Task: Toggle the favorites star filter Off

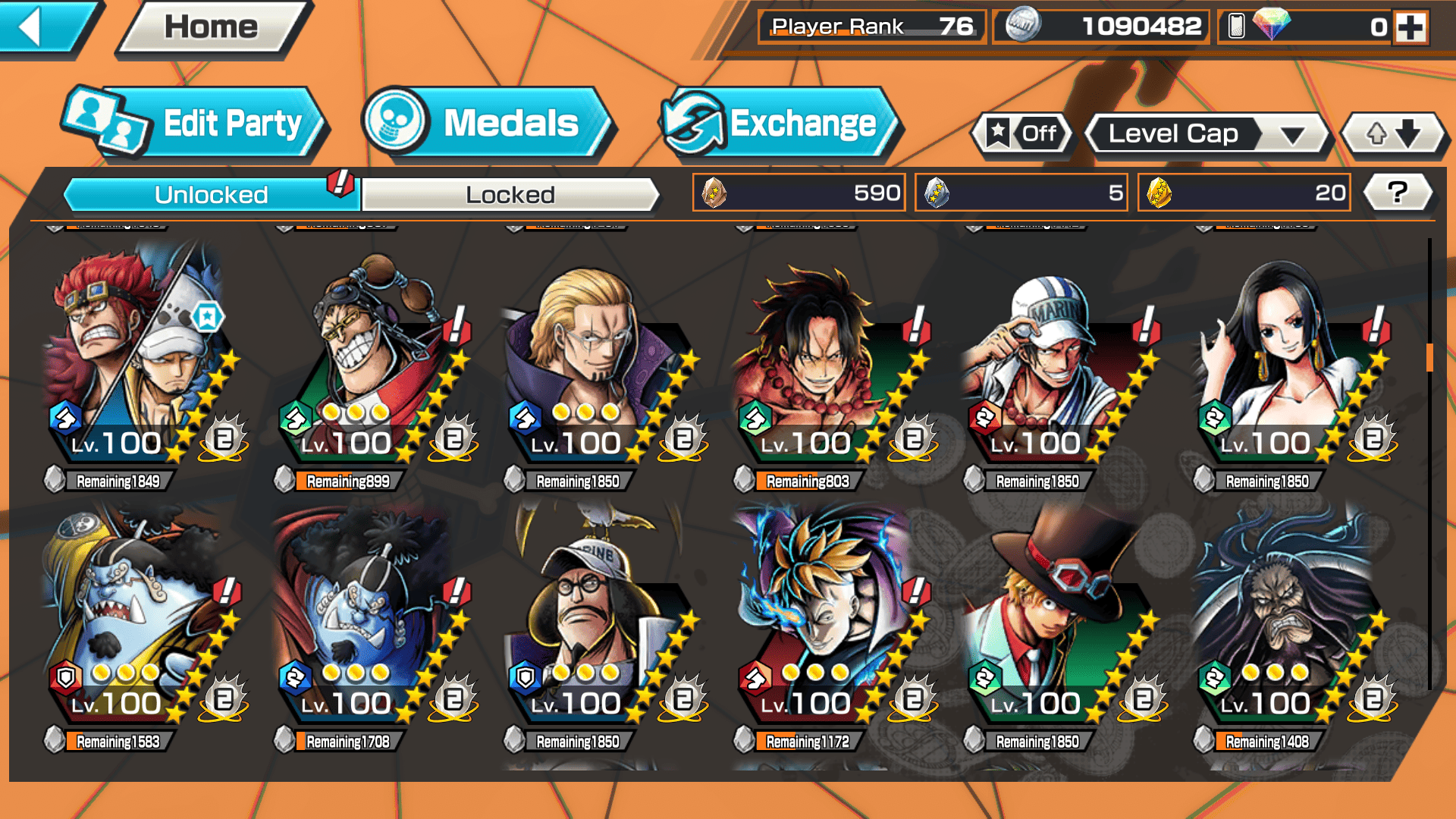Action: [x=1022, y=134]
